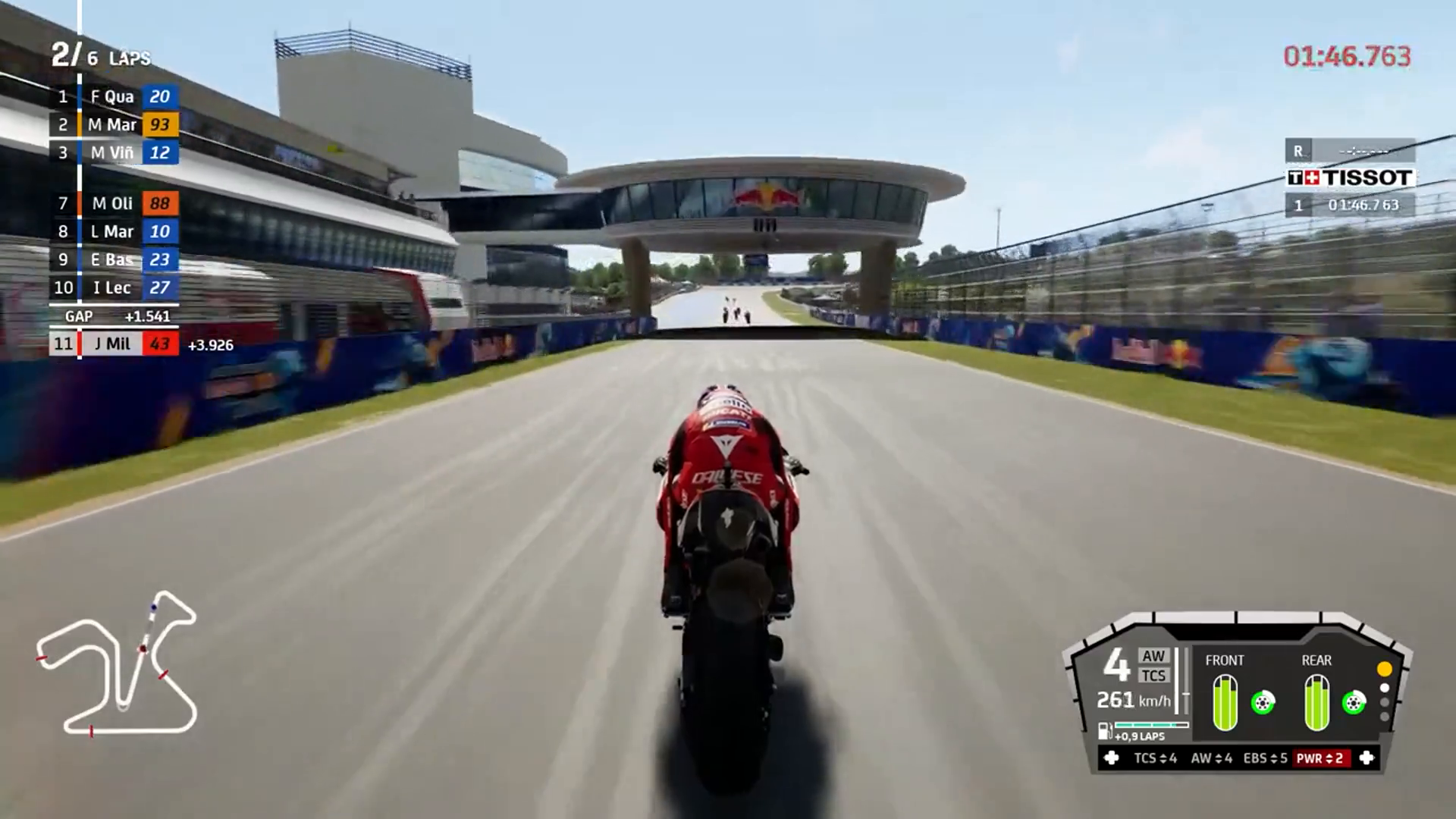Screen dimensions: 1456x819
Task: Toggle the orange shift indicator light
Action: (x=1383, y=670)
